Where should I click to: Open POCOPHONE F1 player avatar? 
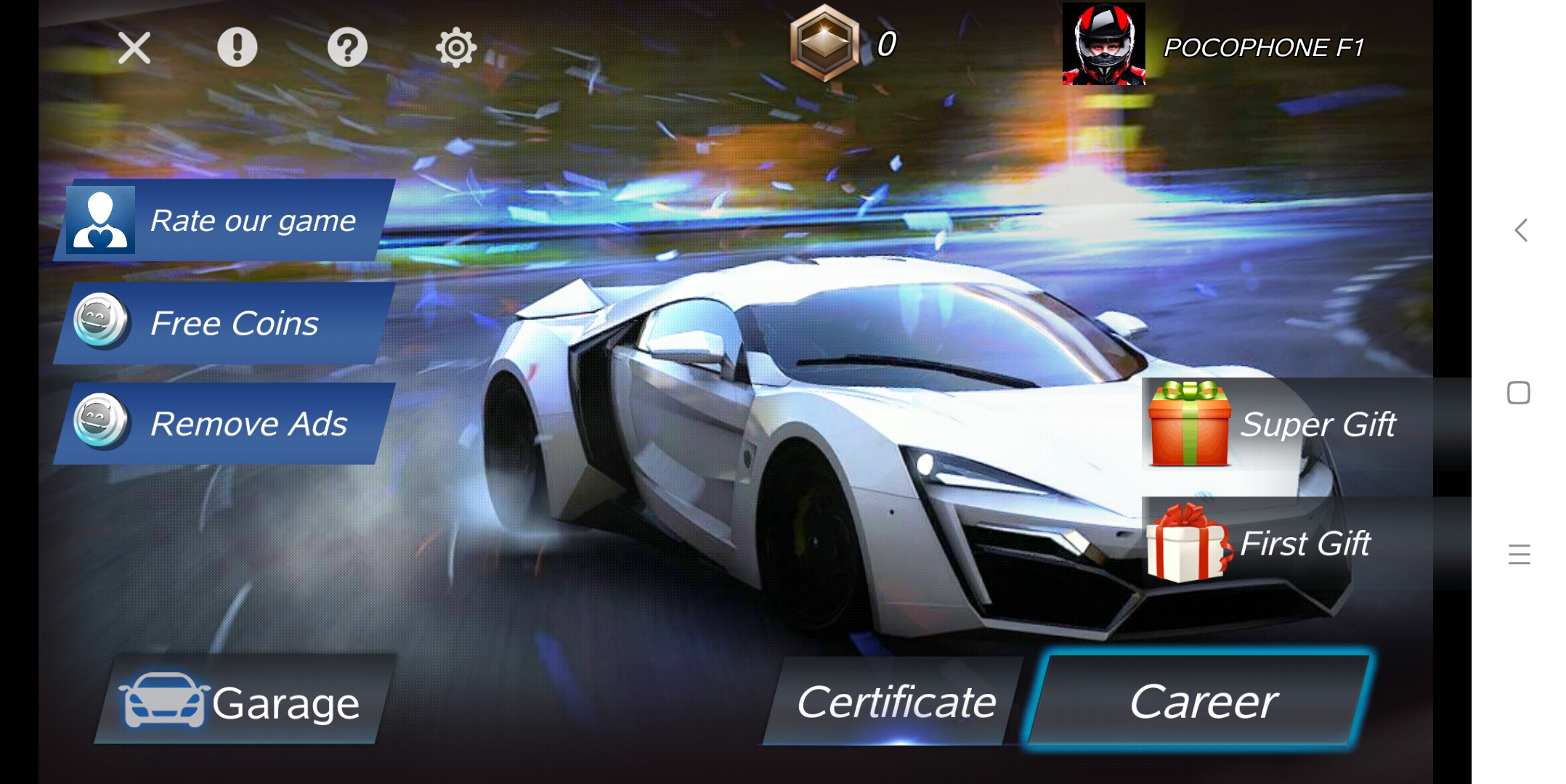coord(1103,46)
